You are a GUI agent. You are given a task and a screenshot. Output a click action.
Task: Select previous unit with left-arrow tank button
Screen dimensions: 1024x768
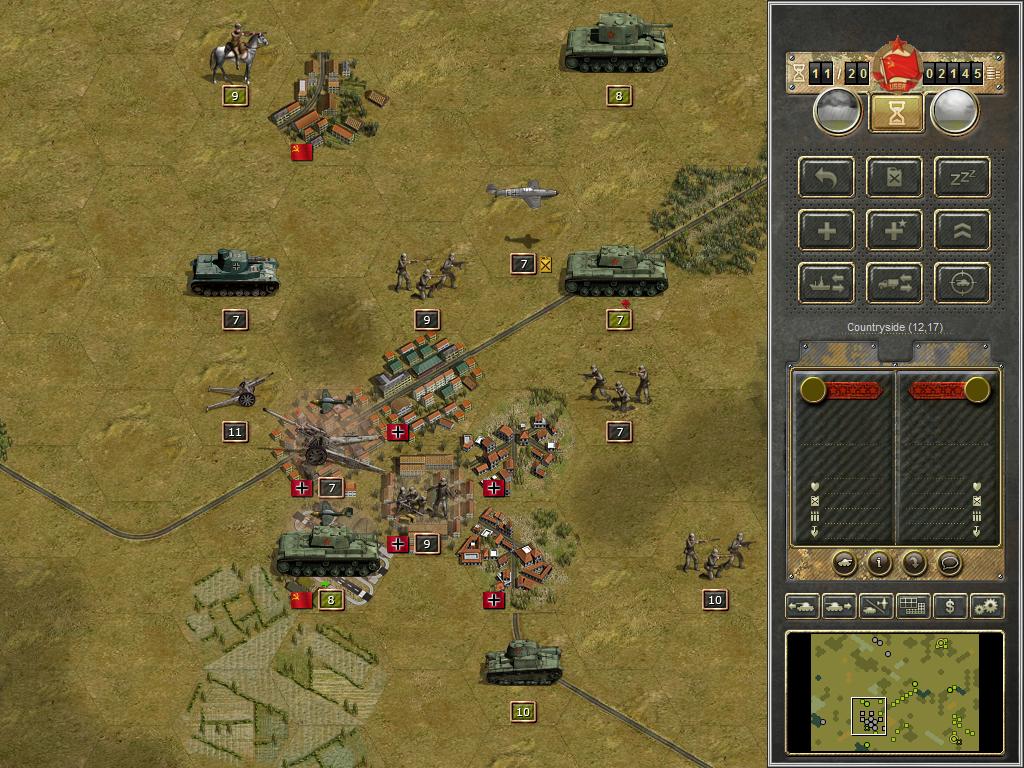(803, 606)
